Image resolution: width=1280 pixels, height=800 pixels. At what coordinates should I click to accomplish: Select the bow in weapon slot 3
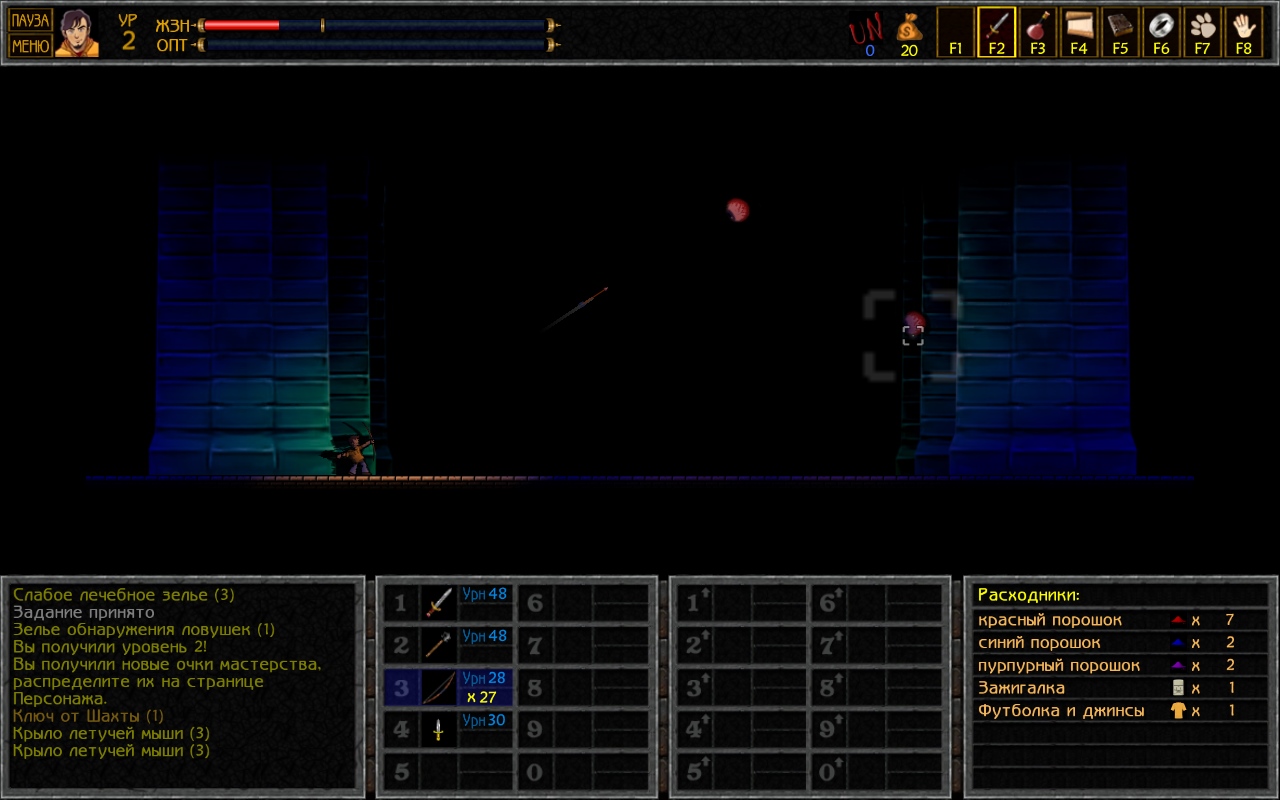pyautogui.click(x=439, y=688)
